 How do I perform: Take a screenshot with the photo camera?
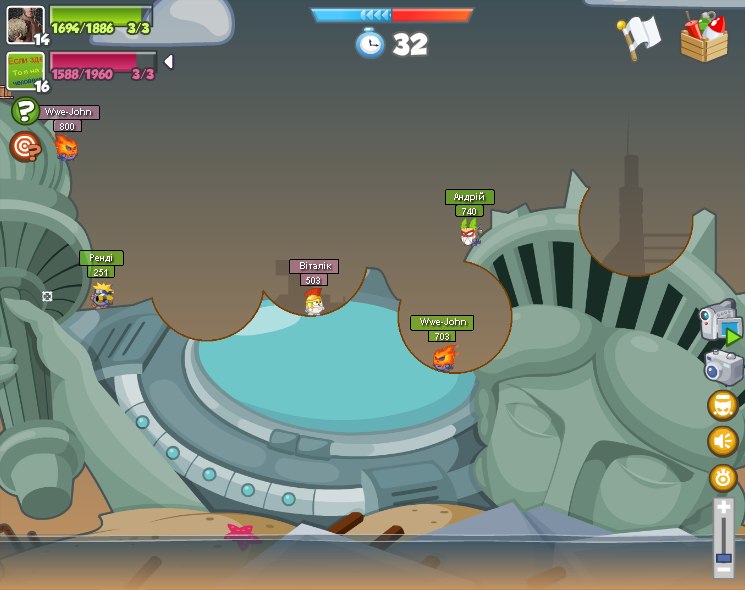pos(723,367)
